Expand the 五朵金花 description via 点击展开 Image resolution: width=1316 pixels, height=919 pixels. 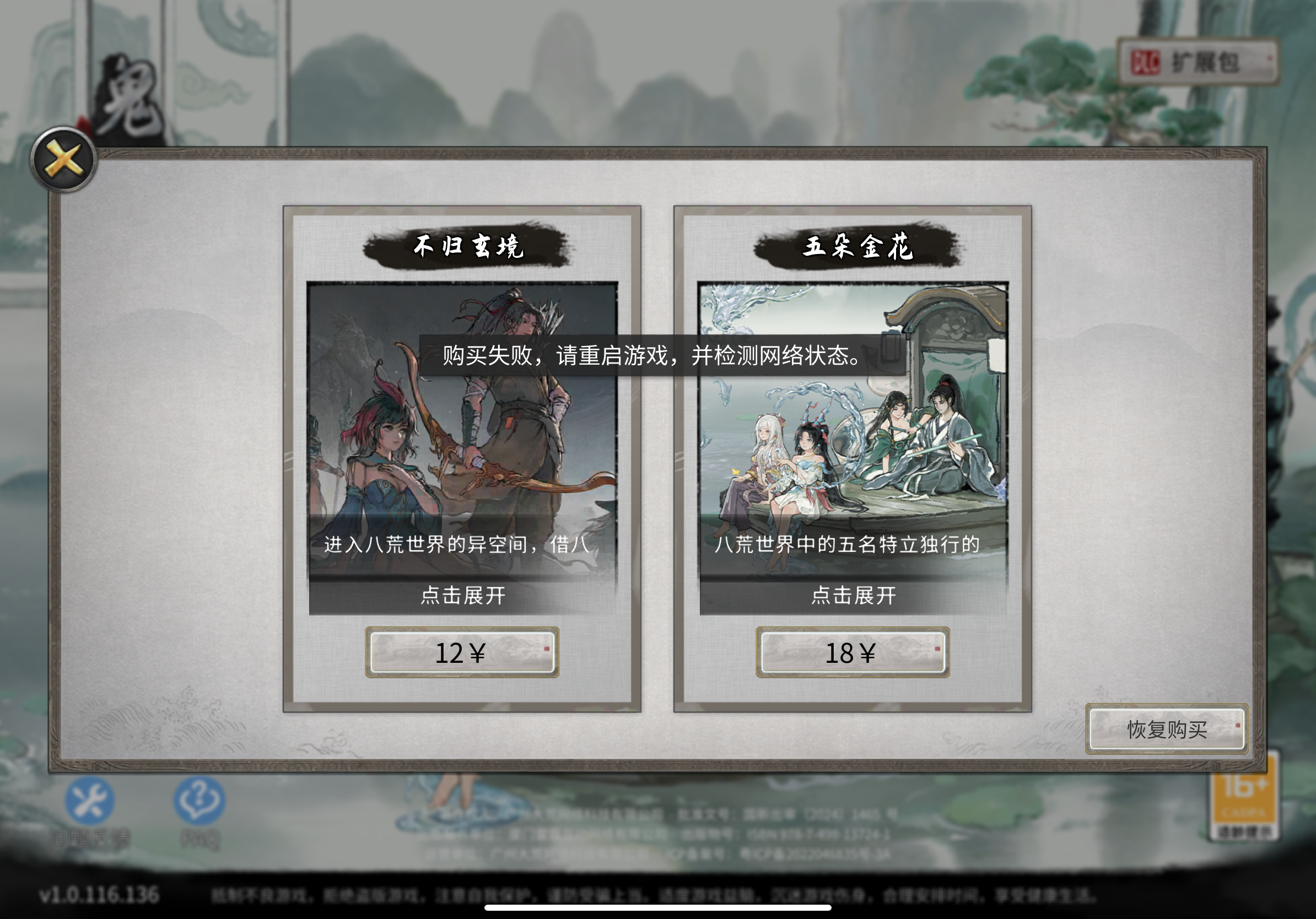[852, 596]
